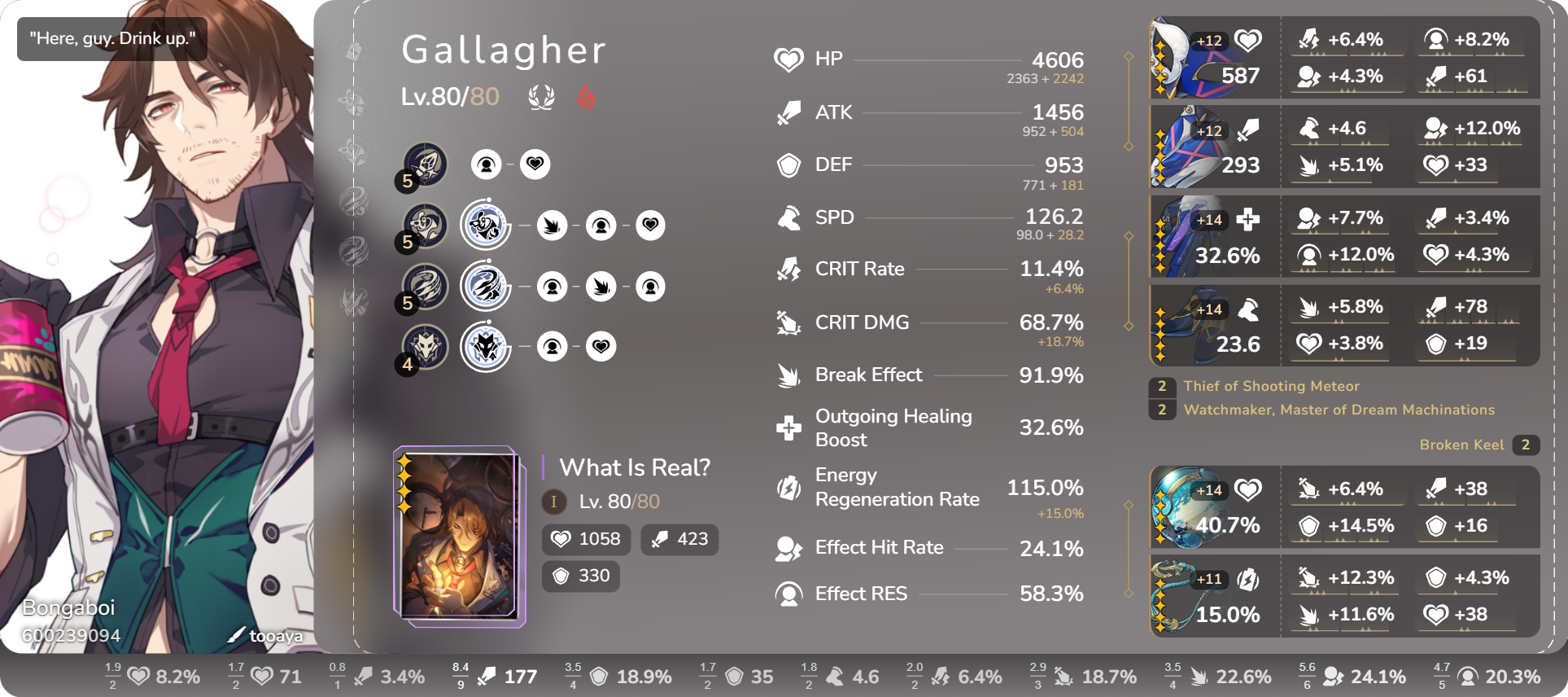Select the HP stat heart icon
Image resolution: width=1568 pixels, height=697 pixels.
(x=787, y=59)
